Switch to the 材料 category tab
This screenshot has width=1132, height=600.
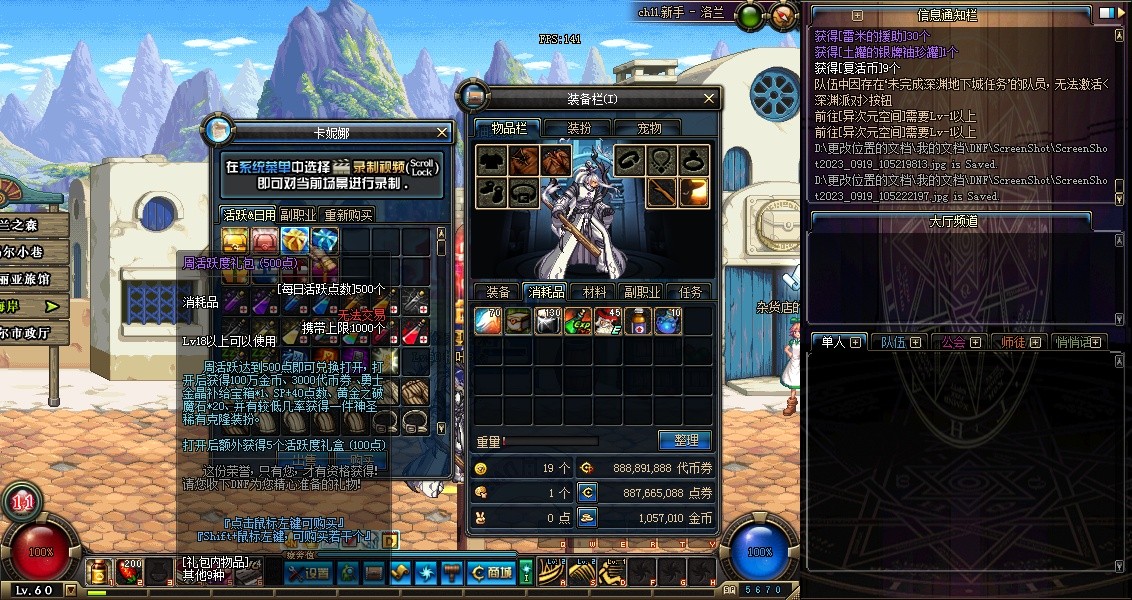tap(594, 292)
